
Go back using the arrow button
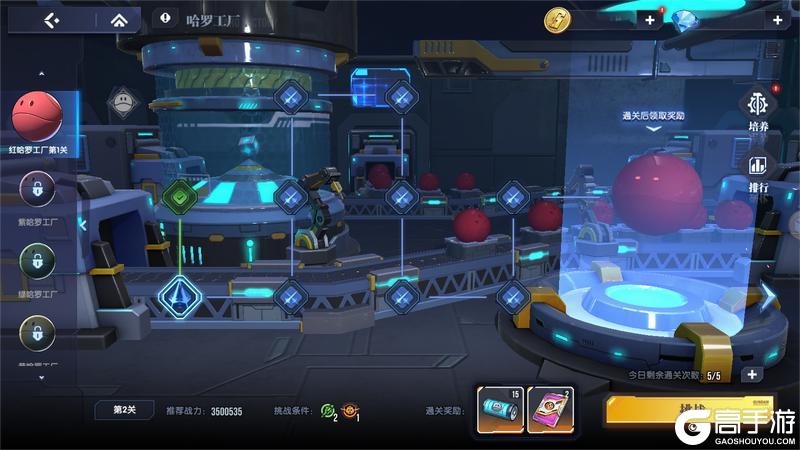(53, 19)
